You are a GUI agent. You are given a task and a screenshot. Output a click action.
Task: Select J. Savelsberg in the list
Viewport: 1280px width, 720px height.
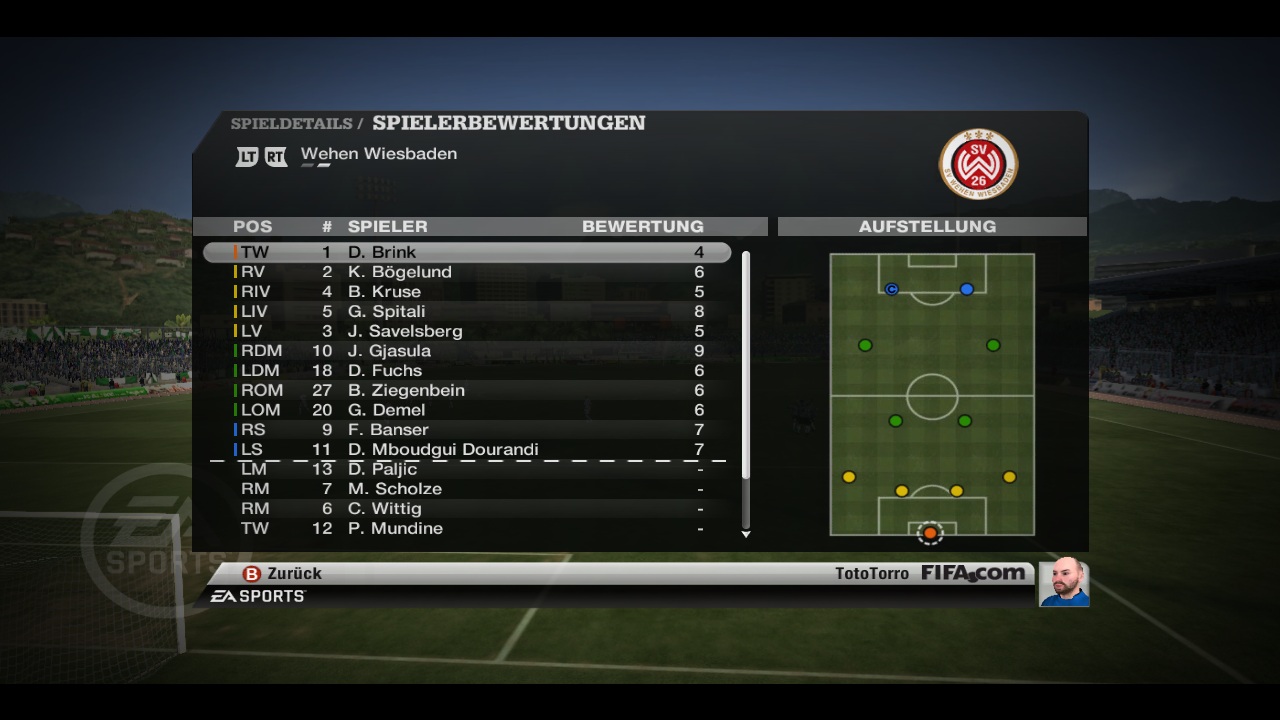coord(467,331)
